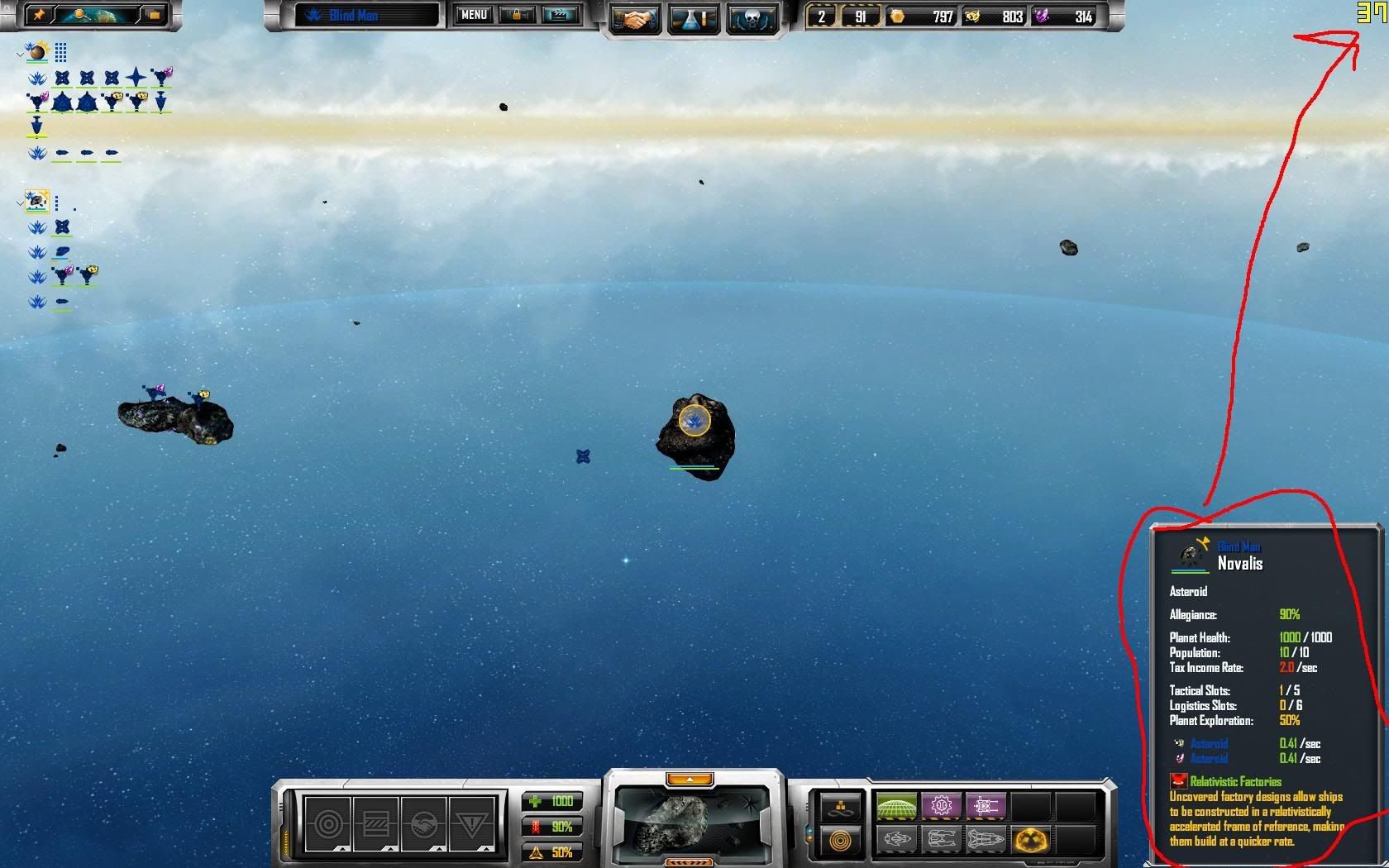Open the pirate skull screen
The image size is (1389, 868).
click(752, 18)
